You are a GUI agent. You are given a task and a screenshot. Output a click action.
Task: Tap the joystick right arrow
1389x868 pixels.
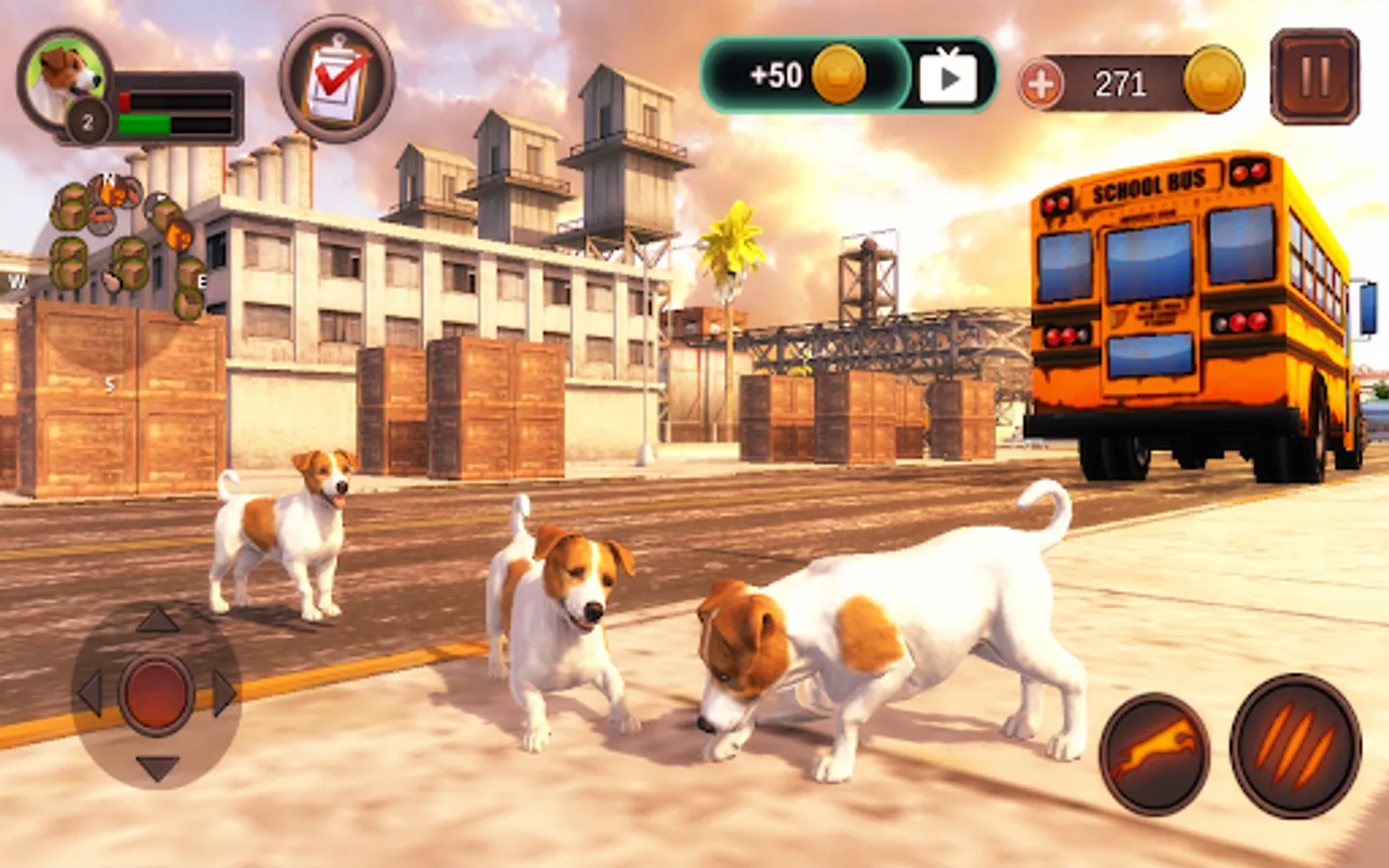[x=225, y=693]
